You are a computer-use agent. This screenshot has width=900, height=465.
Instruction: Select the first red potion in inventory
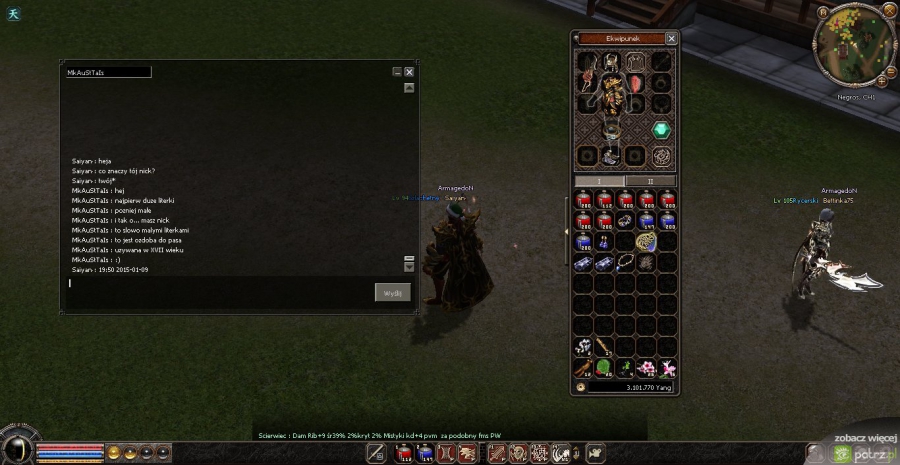point(583,199)
